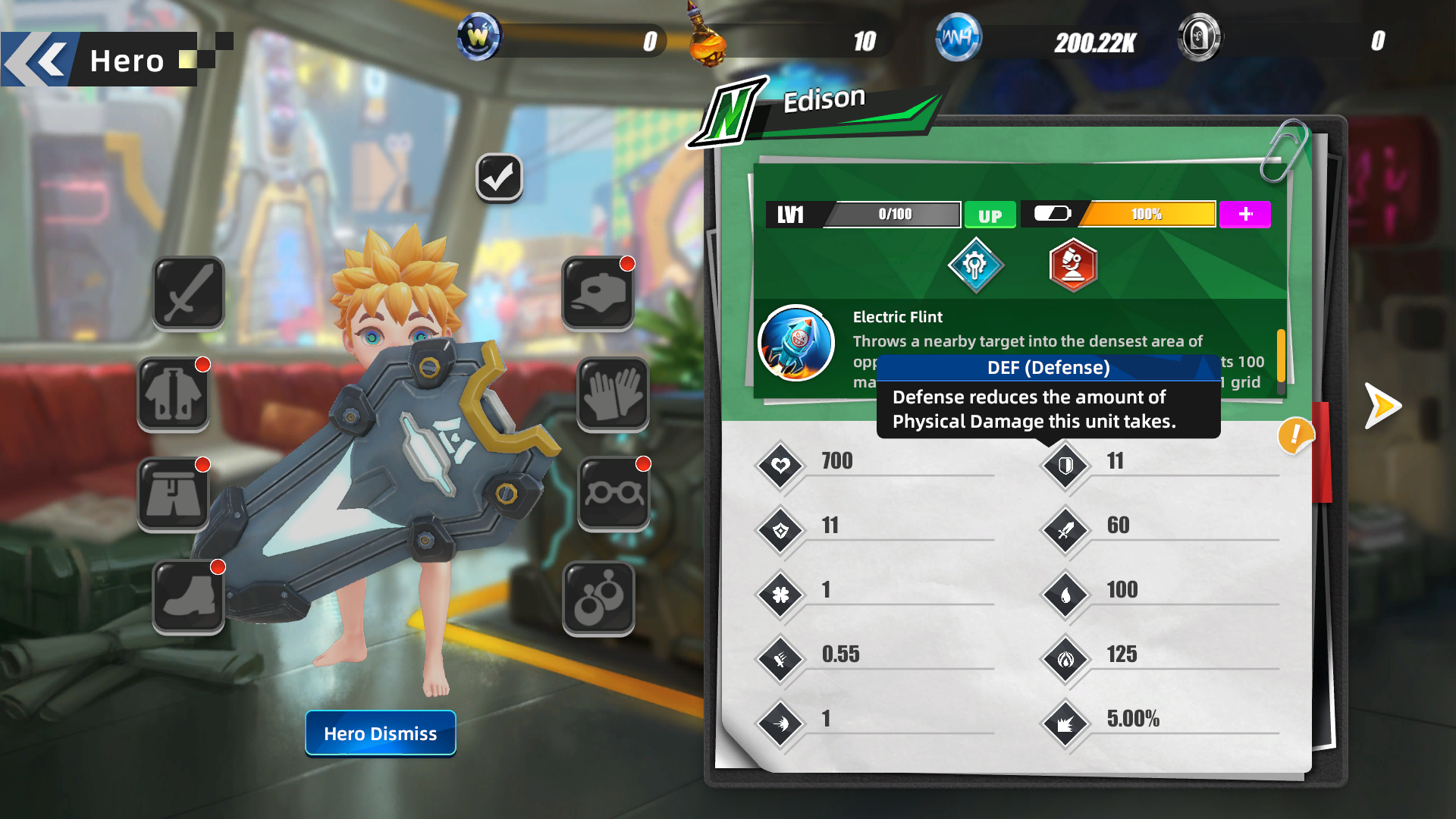Tap the DEF shield stat icon
Image resolution: width=1456 pixels, height=819 pixels.
click(x=1065, y=465)
